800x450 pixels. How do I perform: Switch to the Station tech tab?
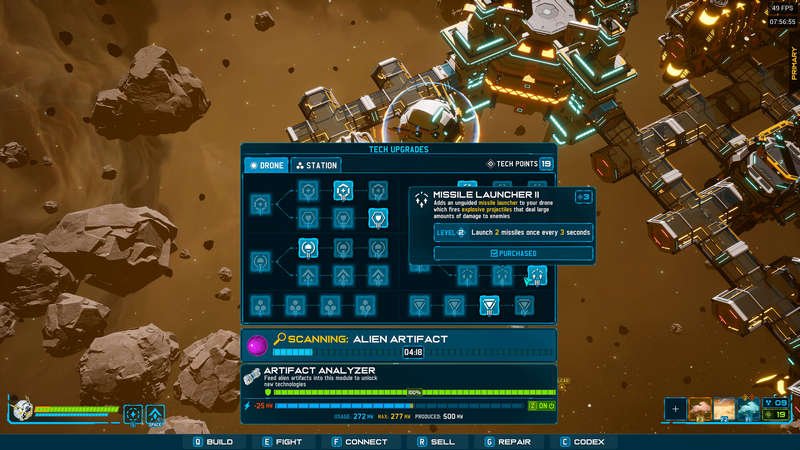(x=316, y=165)
